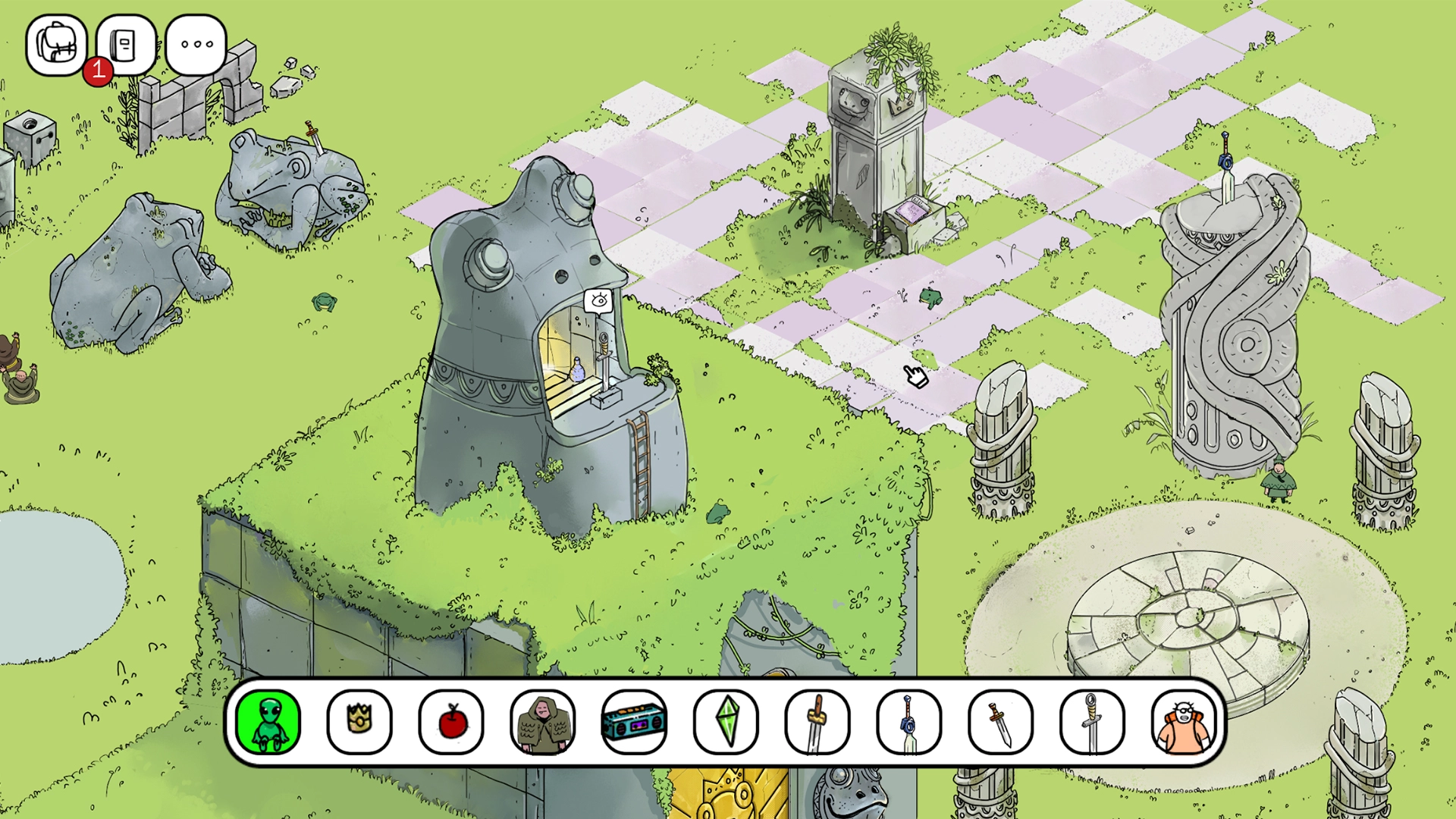Choose the sword with brown hilt

[817, 721]
